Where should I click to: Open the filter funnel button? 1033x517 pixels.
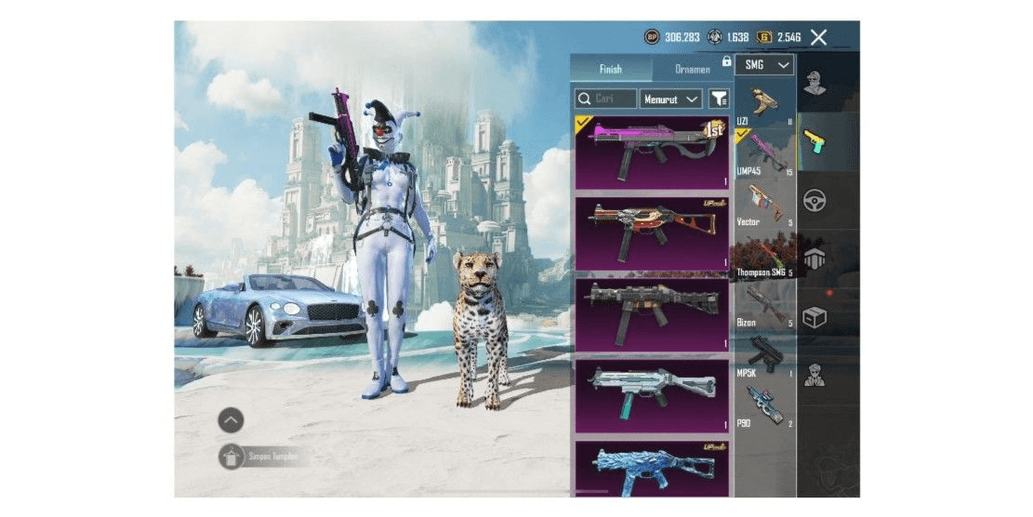point(718,98)
